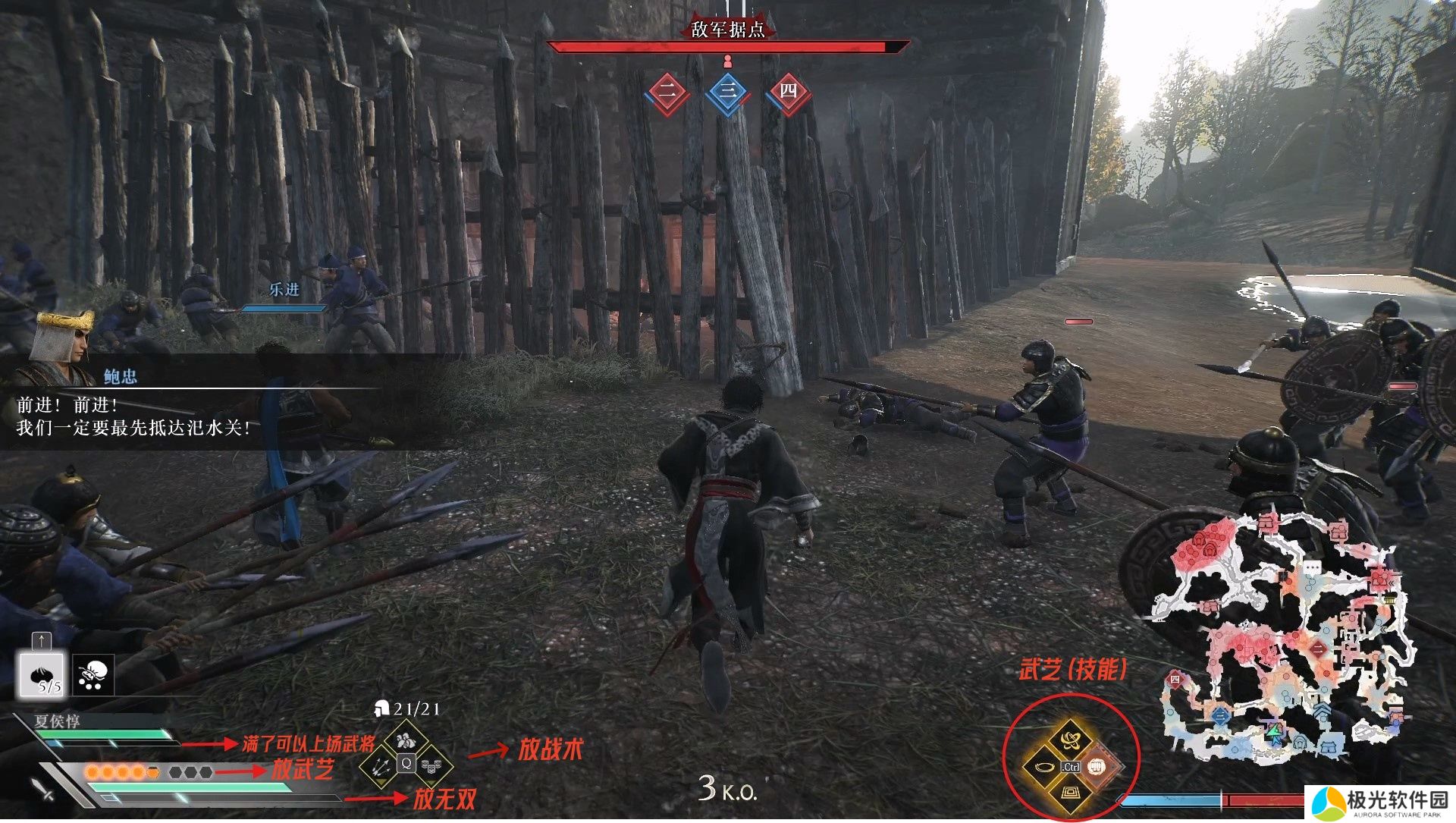Use the ring slash battle art skill

click(x=1043, y=767)
